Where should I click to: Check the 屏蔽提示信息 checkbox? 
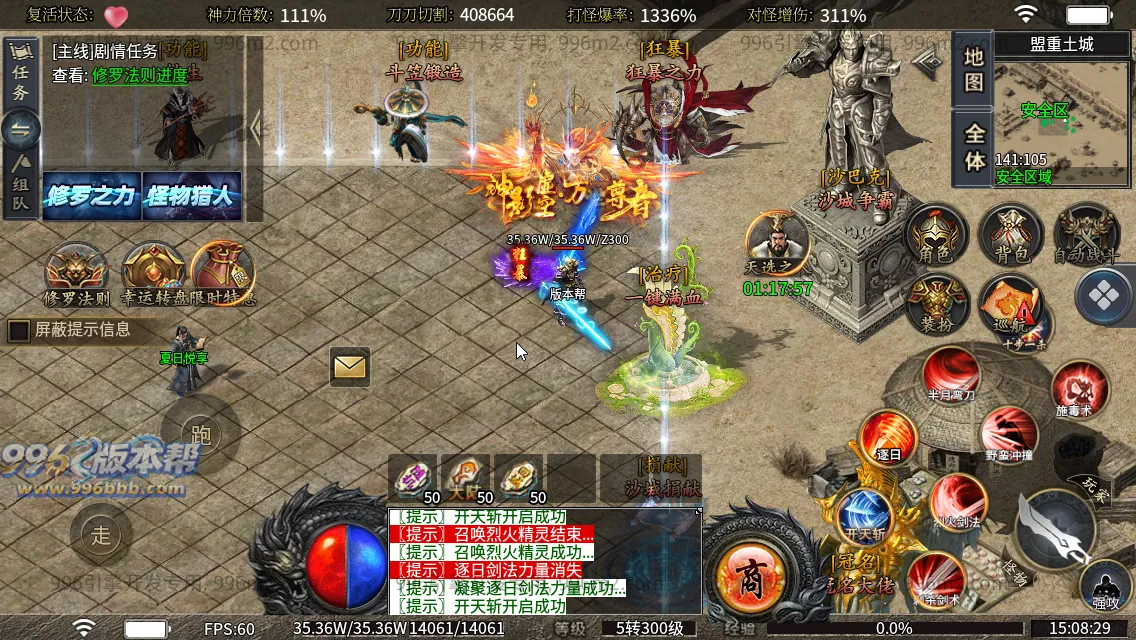[x=19, y=330]
